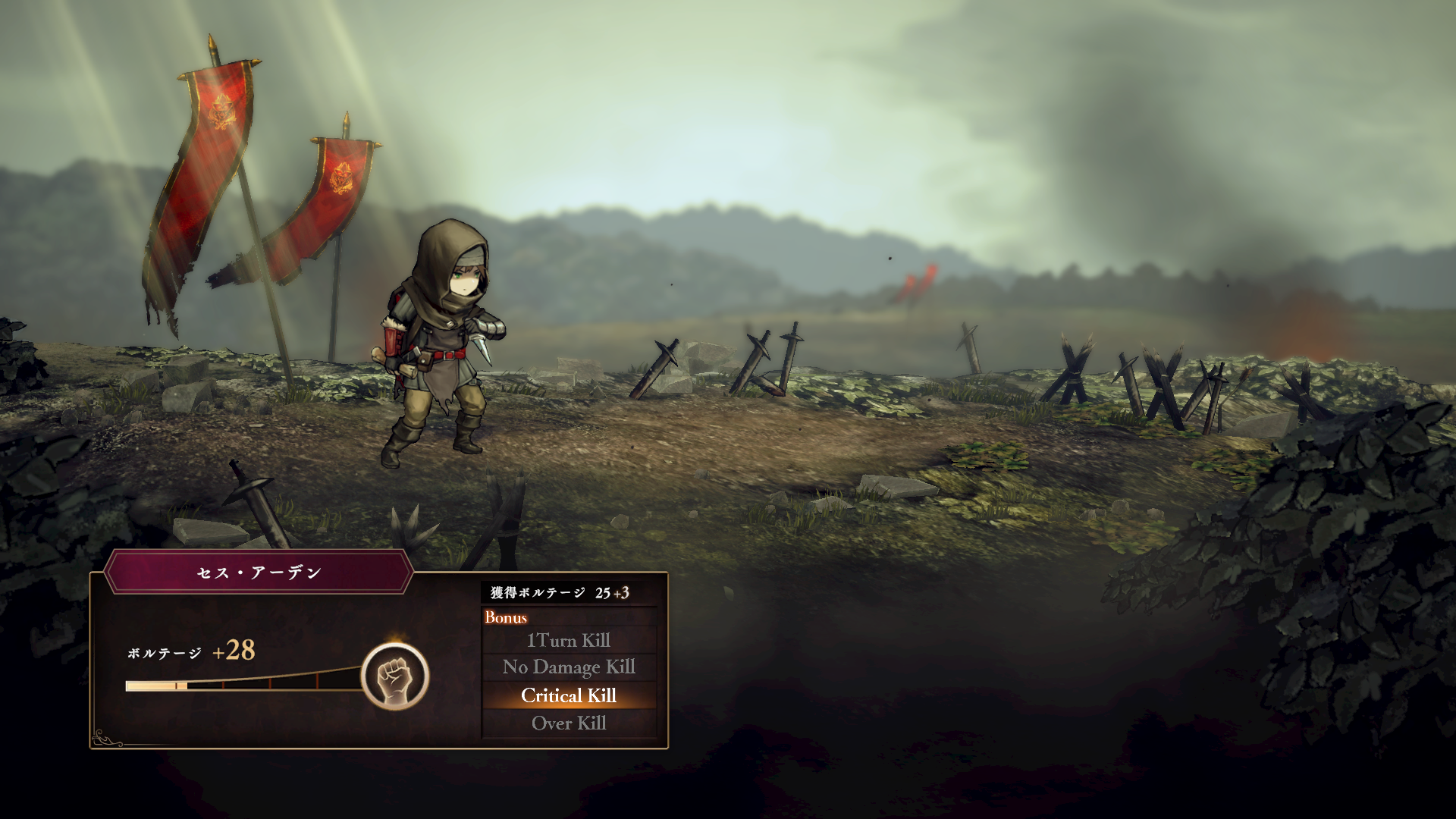Choose the No Damage Kill bonus row

(x=569, y=667)
